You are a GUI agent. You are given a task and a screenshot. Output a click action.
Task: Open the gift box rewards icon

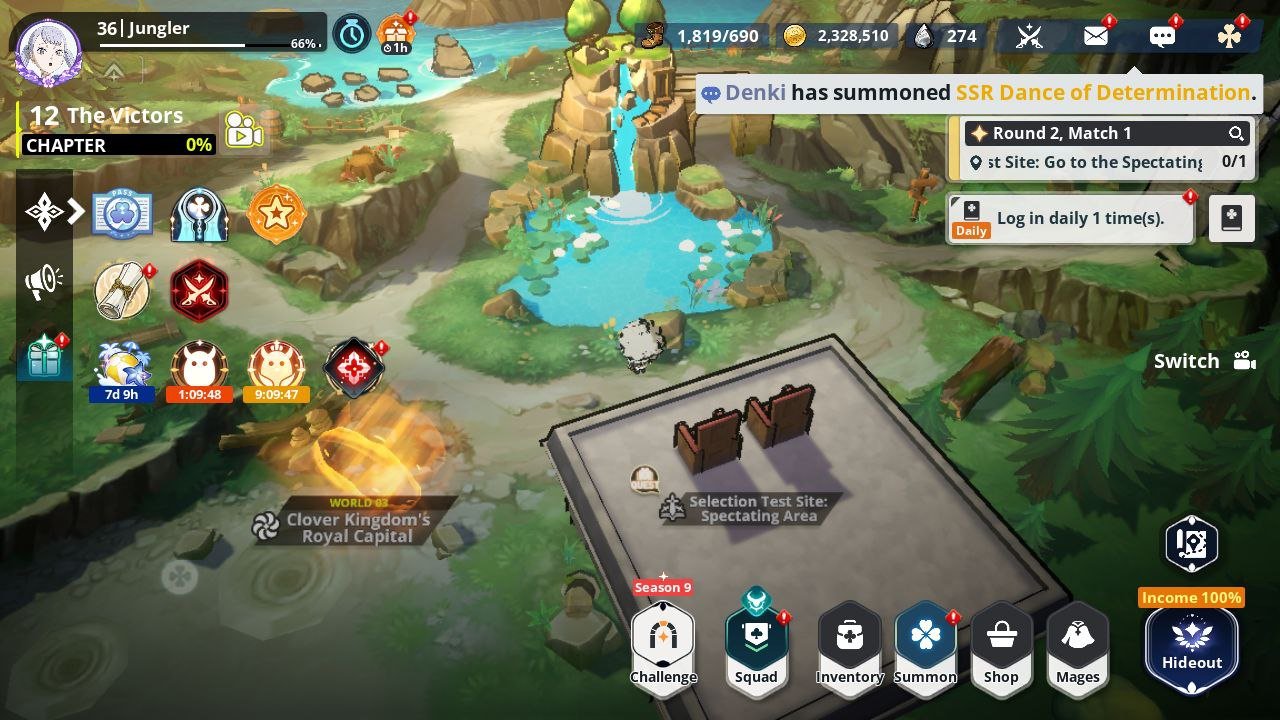(44, 357)
